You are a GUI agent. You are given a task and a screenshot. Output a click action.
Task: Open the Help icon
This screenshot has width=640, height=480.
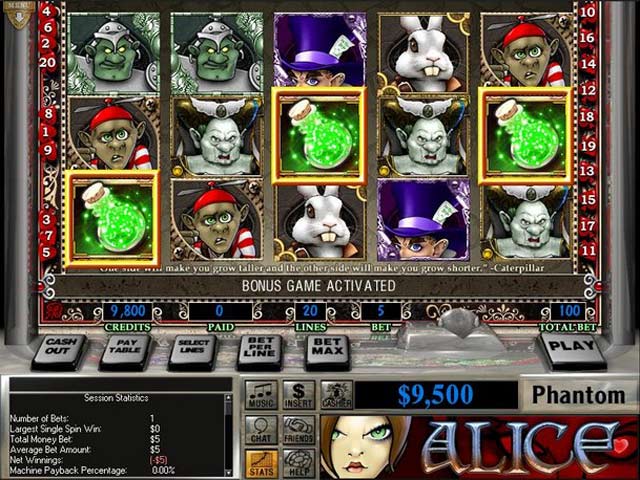[298, 464]
